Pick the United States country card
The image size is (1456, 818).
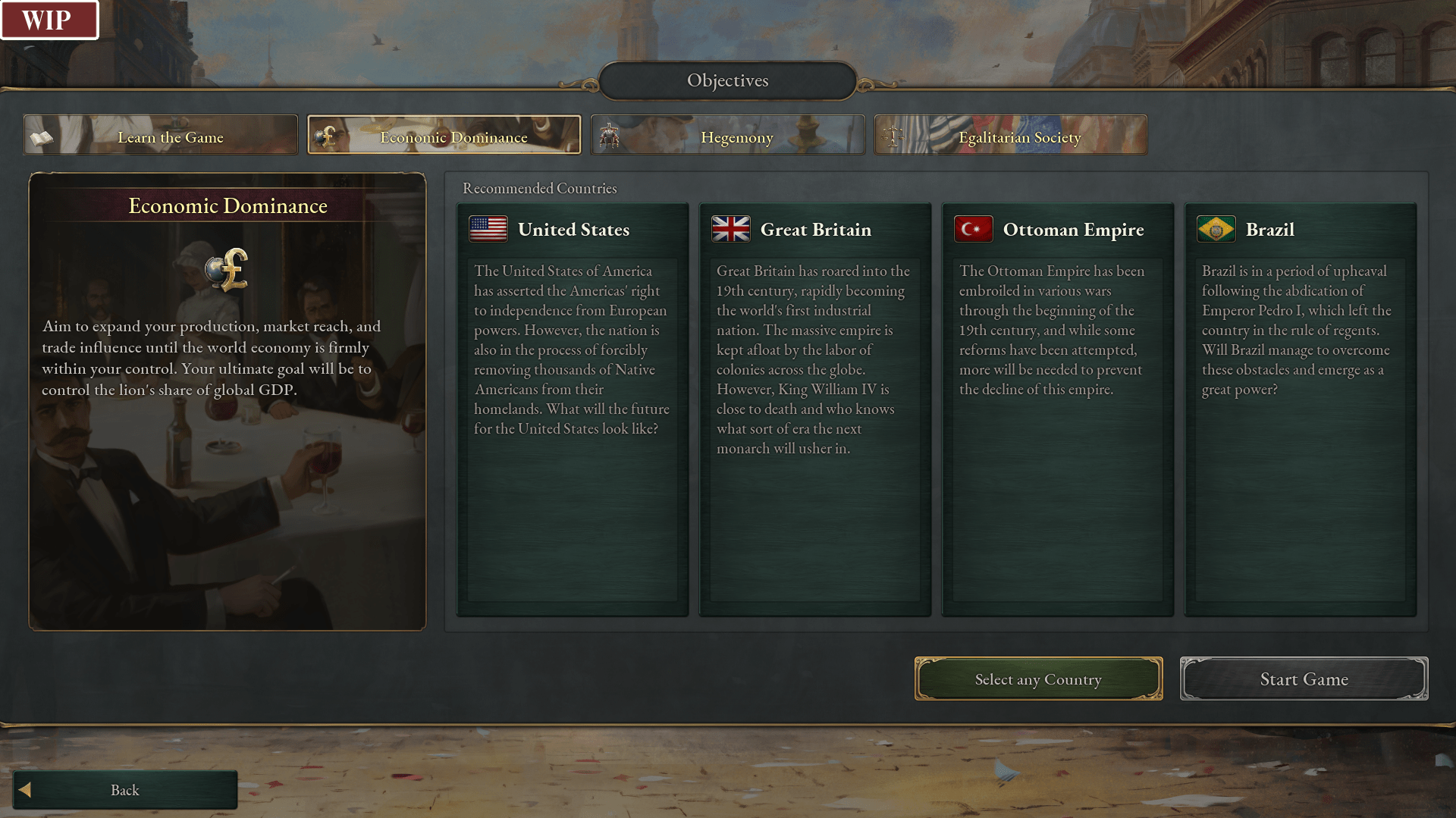click(x=573, y=409)
